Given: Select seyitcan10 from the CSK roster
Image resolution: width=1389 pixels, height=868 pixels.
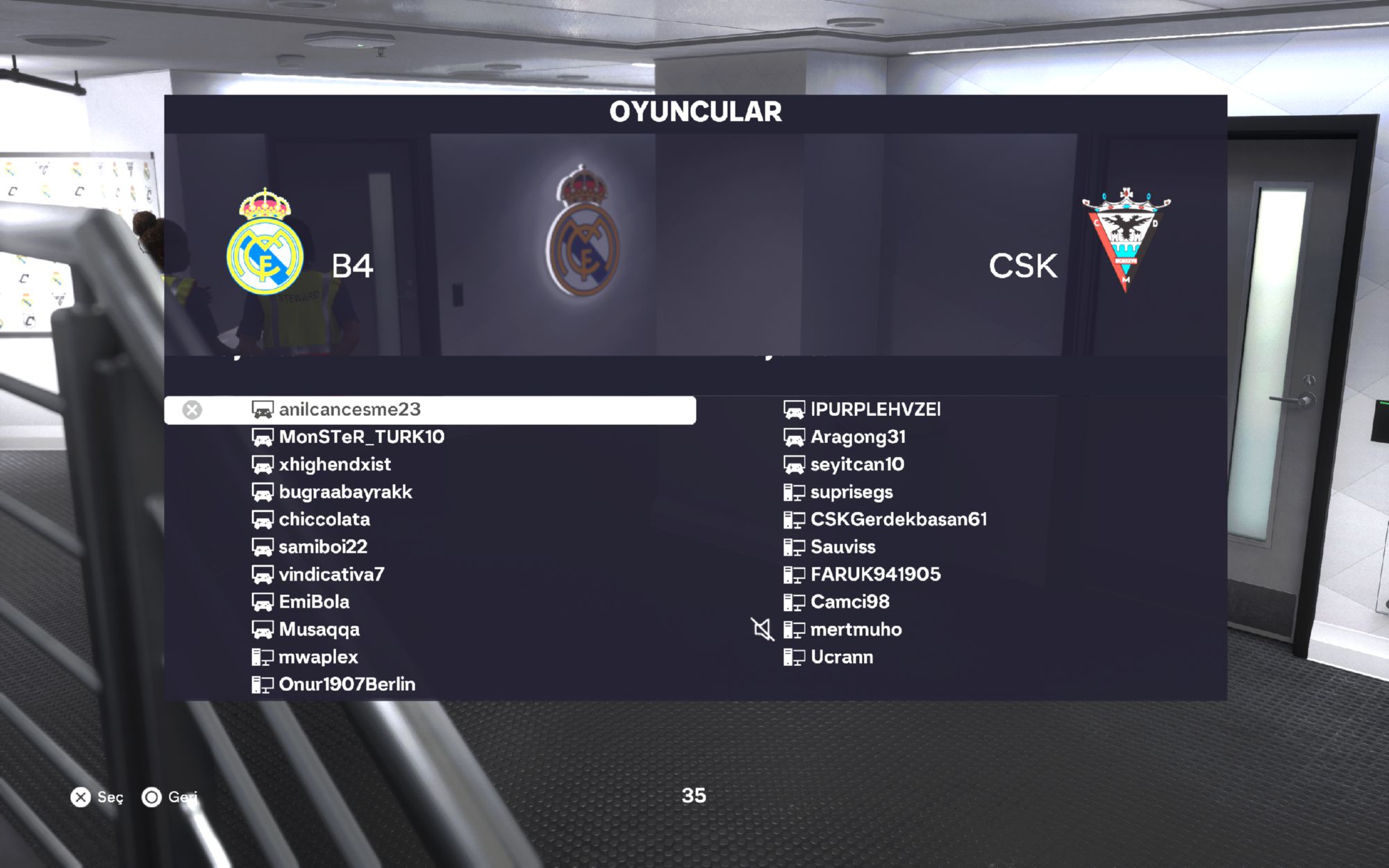Looking at the screenshot, I should [857, 465].
